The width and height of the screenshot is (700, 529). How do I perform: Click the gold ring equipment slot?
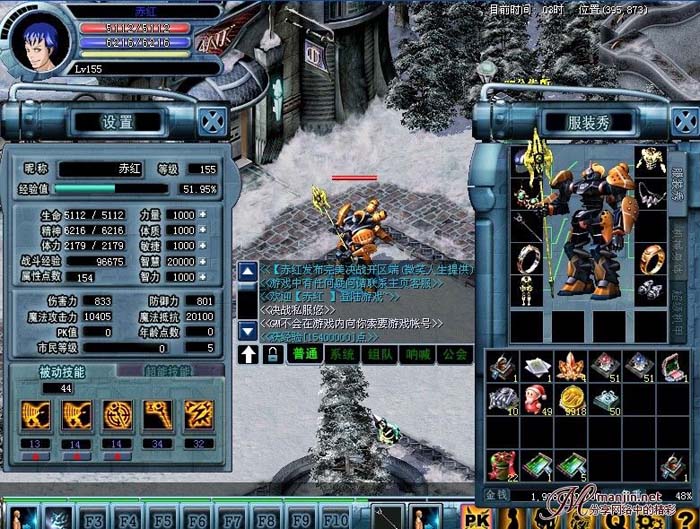point(652,257)
